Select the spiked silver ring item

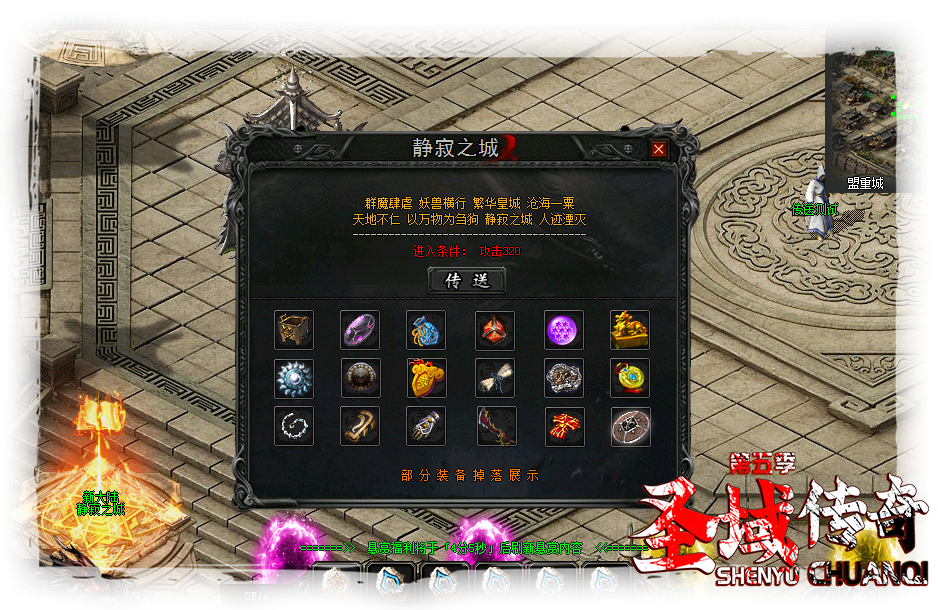(x=294, y=379)
